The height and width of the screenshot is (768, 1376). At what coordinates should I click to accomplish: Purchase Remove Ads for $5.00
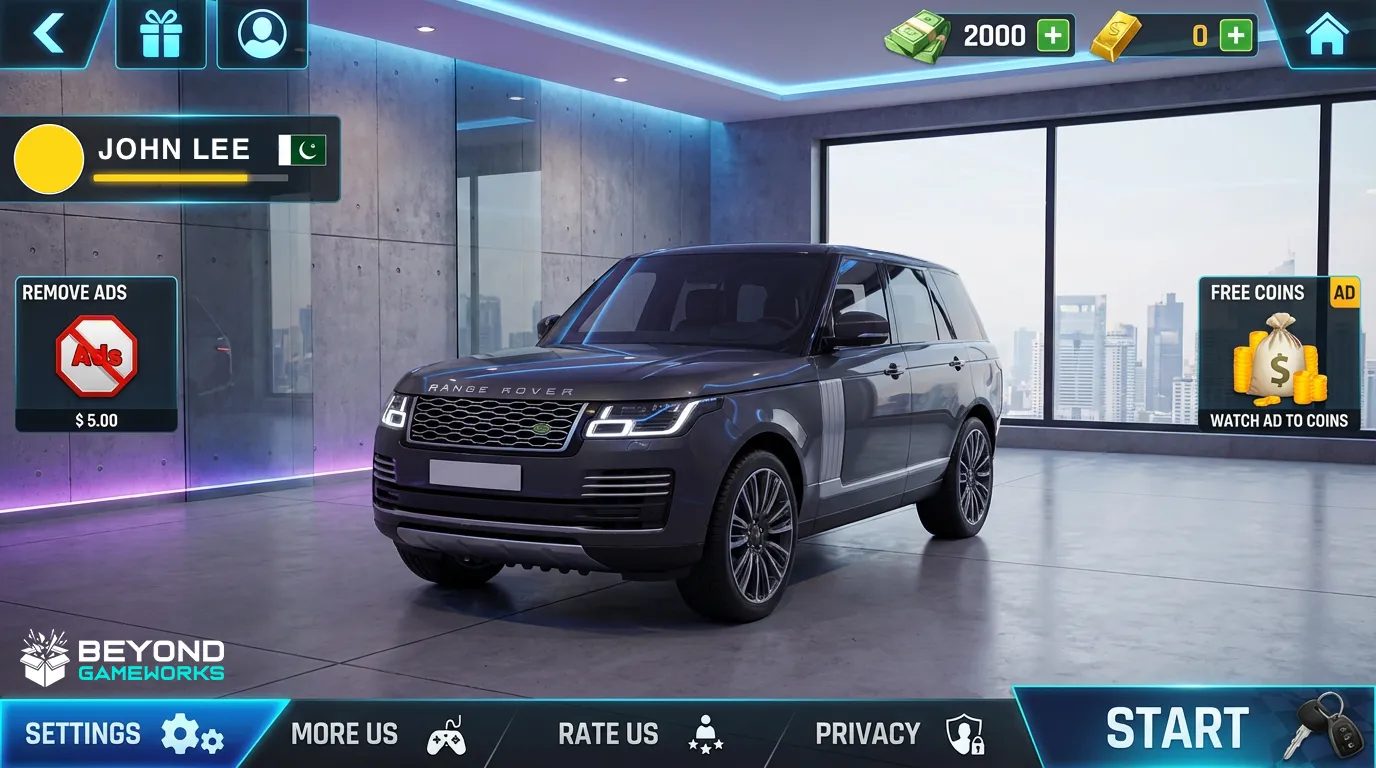pyautogui.click(x=94, y=352)
